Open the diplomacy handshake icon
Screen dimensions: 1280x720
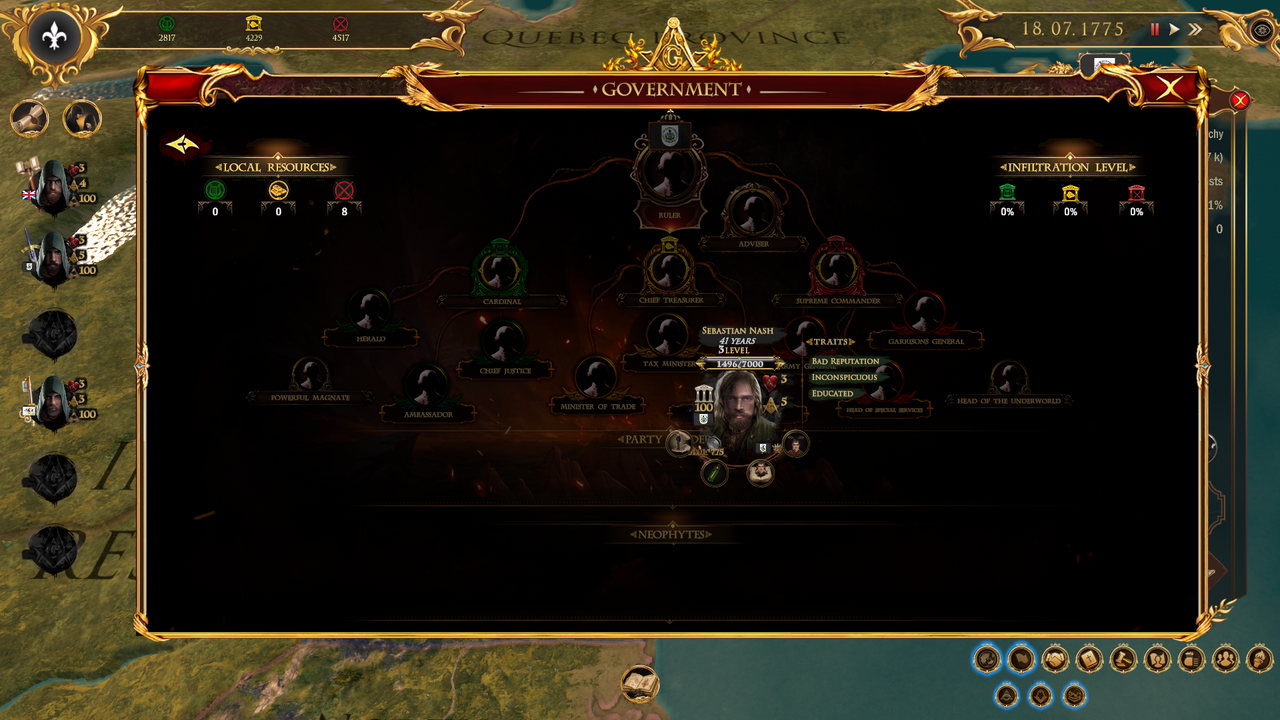[x=1055, y=660]
